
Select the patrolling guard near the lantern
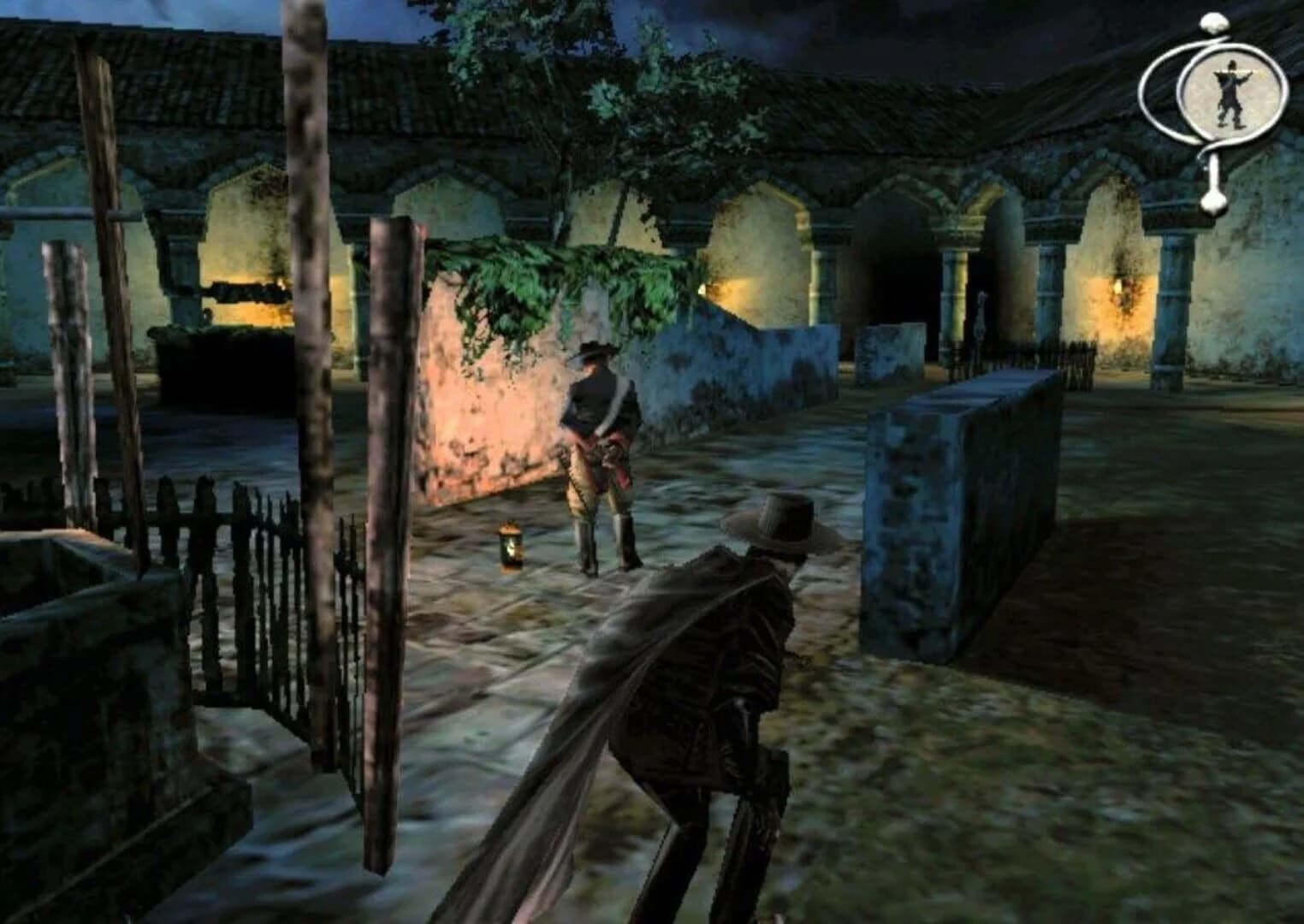coord(599,445)
